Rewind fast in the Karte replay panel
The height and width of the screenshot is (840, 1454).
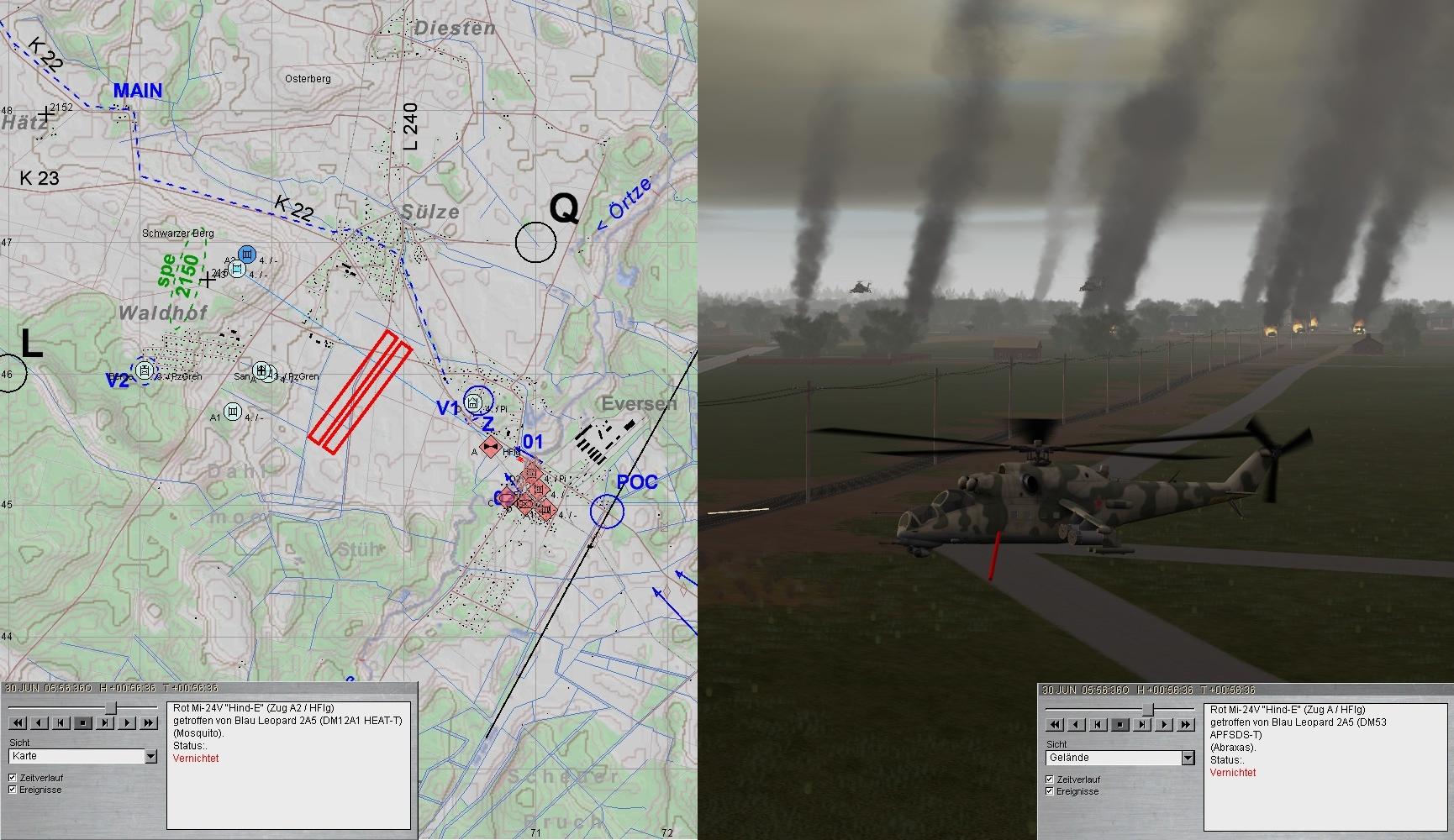(17, 722)
